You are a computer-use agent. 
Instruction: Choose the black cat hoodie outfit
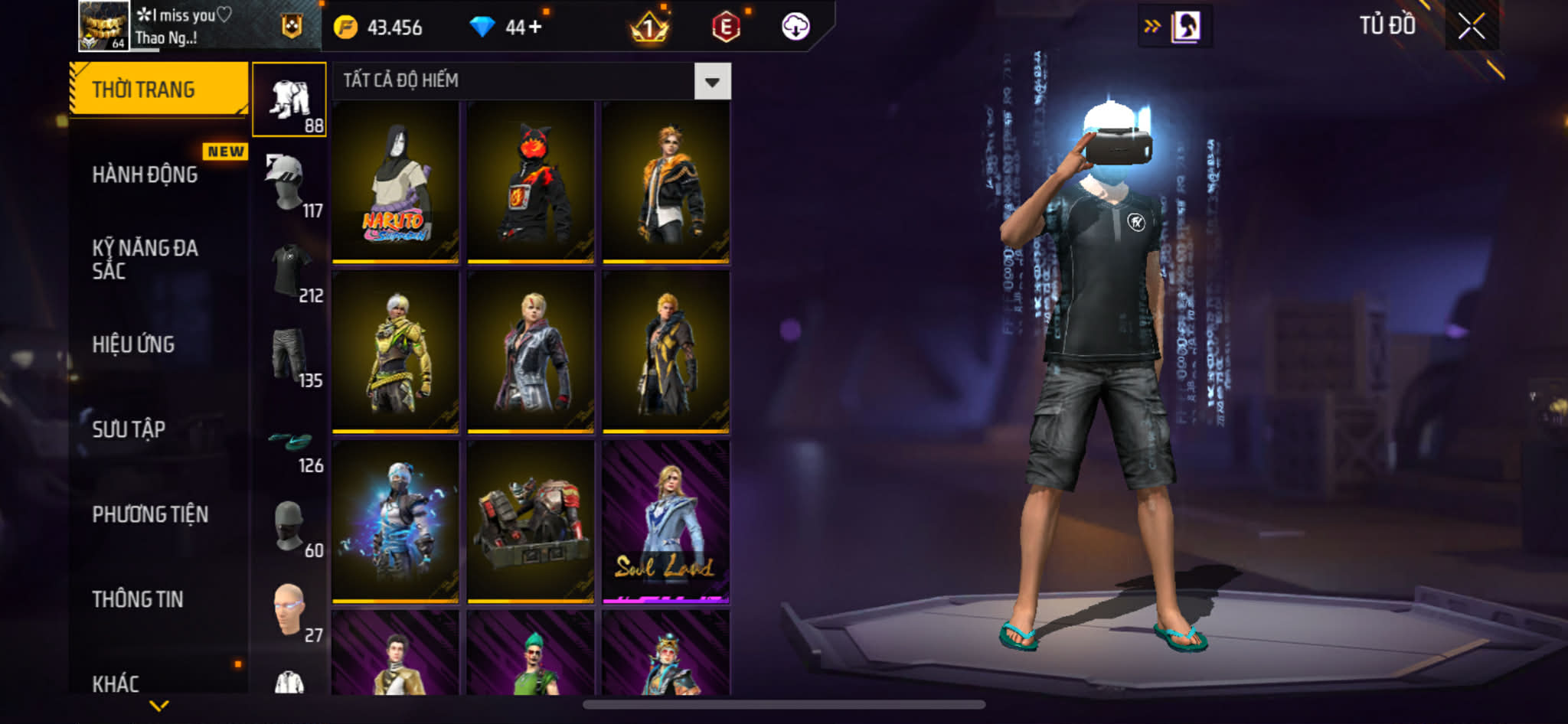click(531, 182)
